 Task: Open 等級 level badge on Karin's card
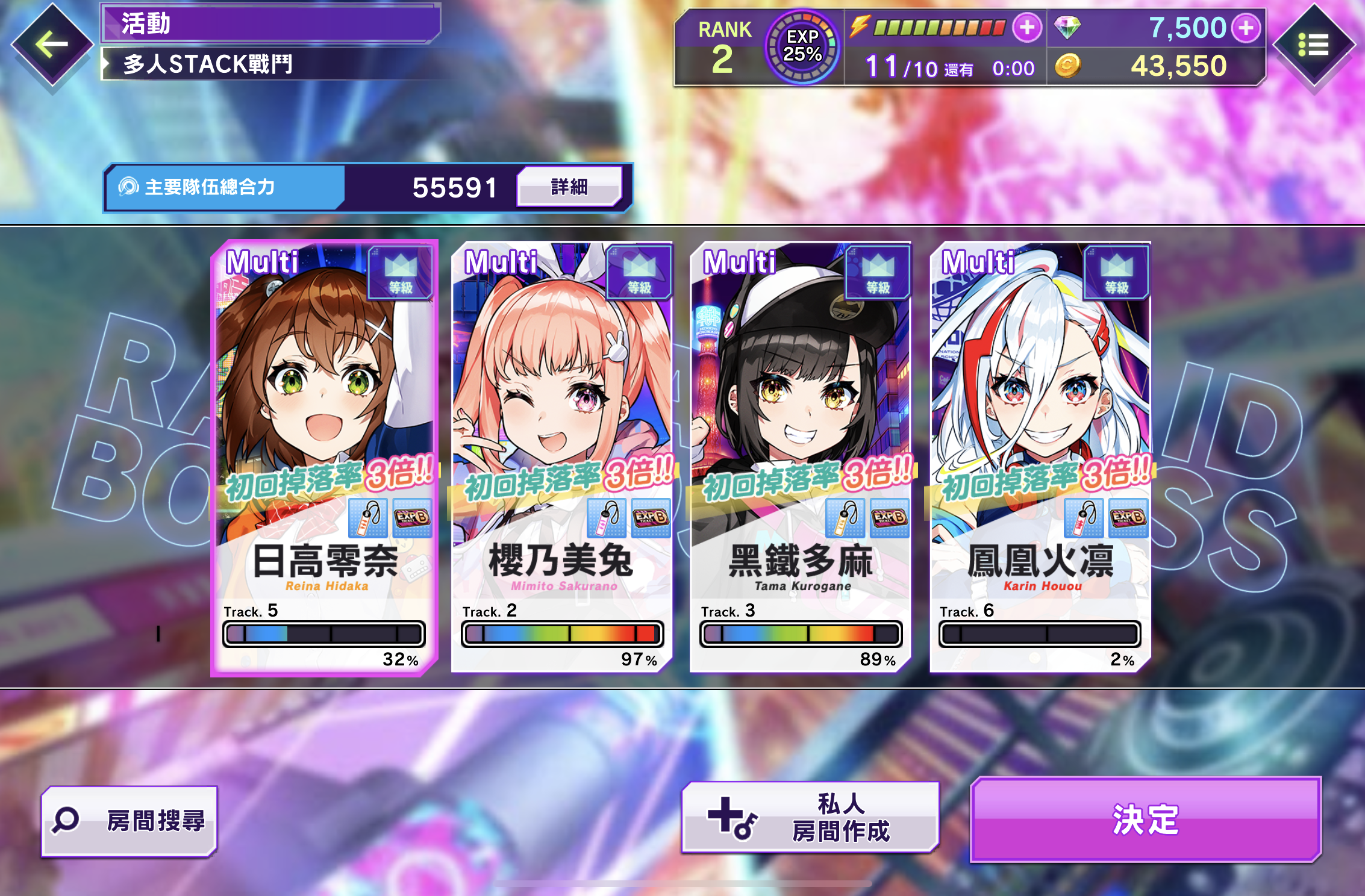pyautogui.click(x=1116, y=273)
